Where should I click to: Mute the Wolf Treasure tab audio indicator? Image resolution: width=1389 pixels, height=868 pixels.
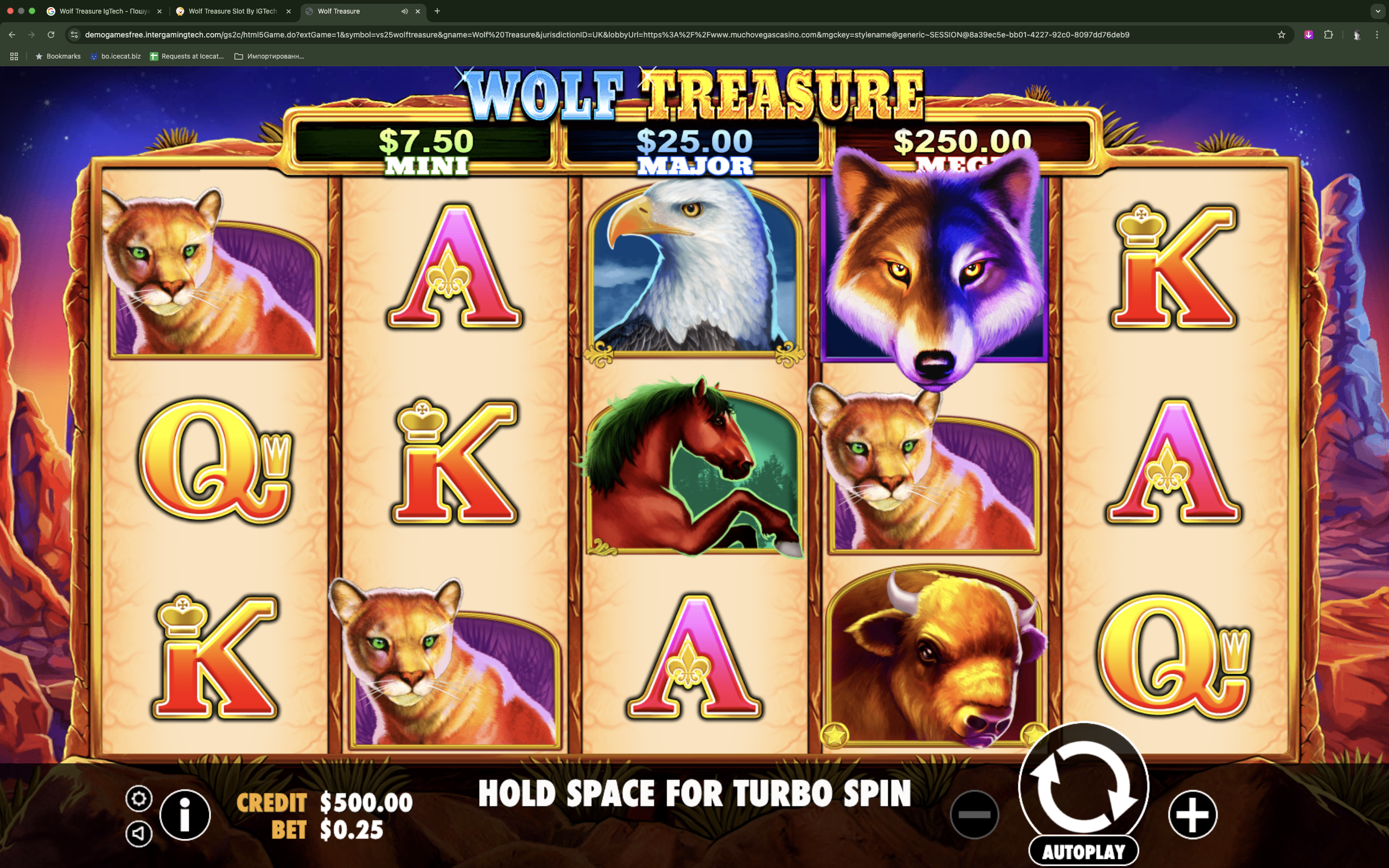(405, 11)
